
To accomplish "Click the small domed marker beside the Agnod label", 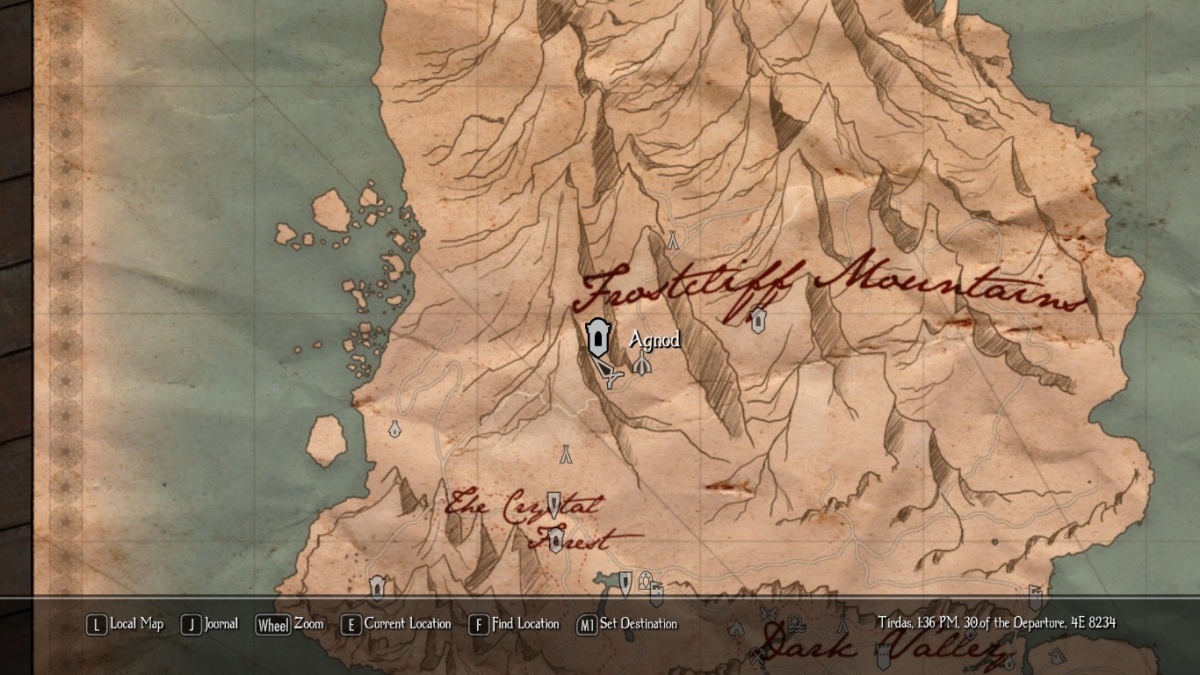I will tap(642, 363).
